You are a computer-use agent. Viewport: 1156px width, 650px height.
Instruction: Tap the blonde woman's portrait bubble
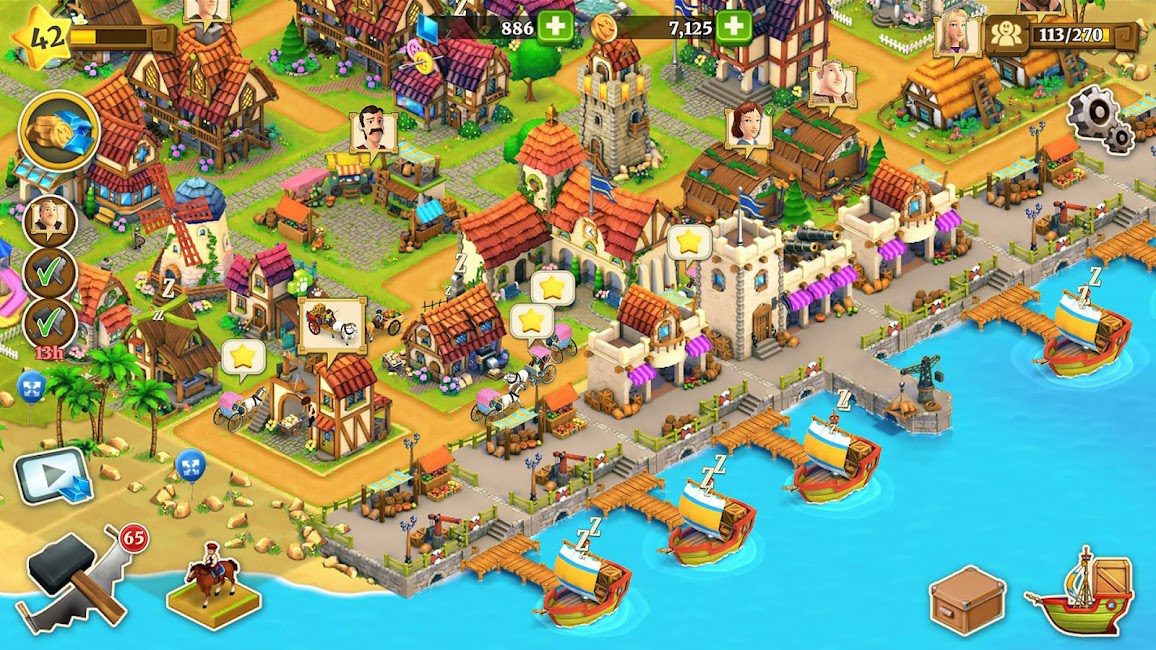pyautogui.click(x=957, y=36)
